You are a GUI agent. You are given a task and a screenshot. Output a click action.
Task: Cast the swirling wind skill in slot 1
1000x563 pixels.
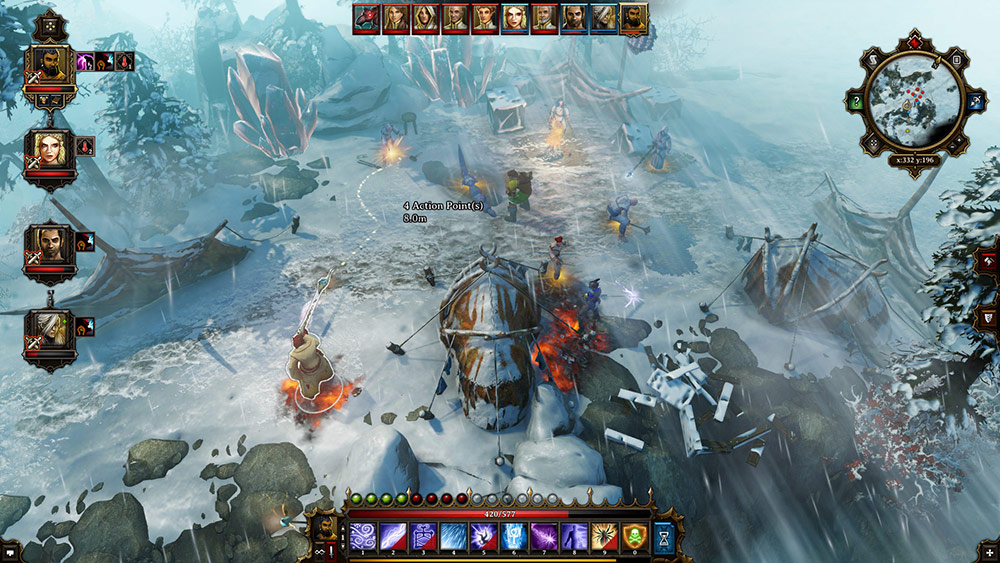point(362,537)
